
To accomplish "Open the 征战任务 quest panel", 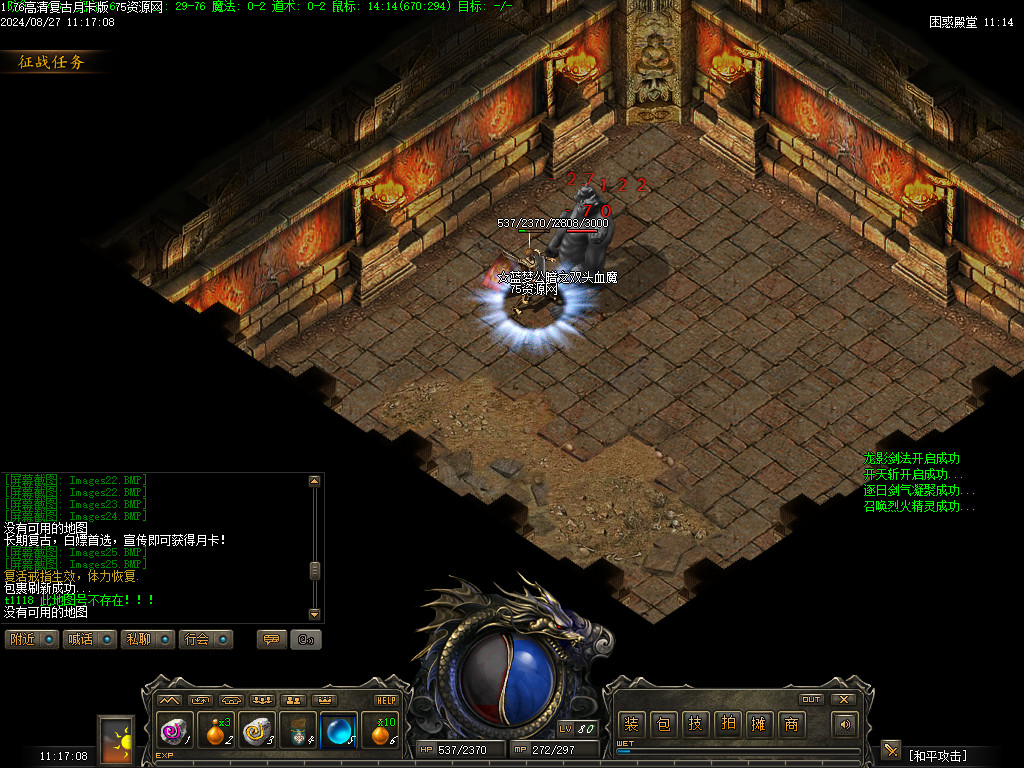I will 52,62.
